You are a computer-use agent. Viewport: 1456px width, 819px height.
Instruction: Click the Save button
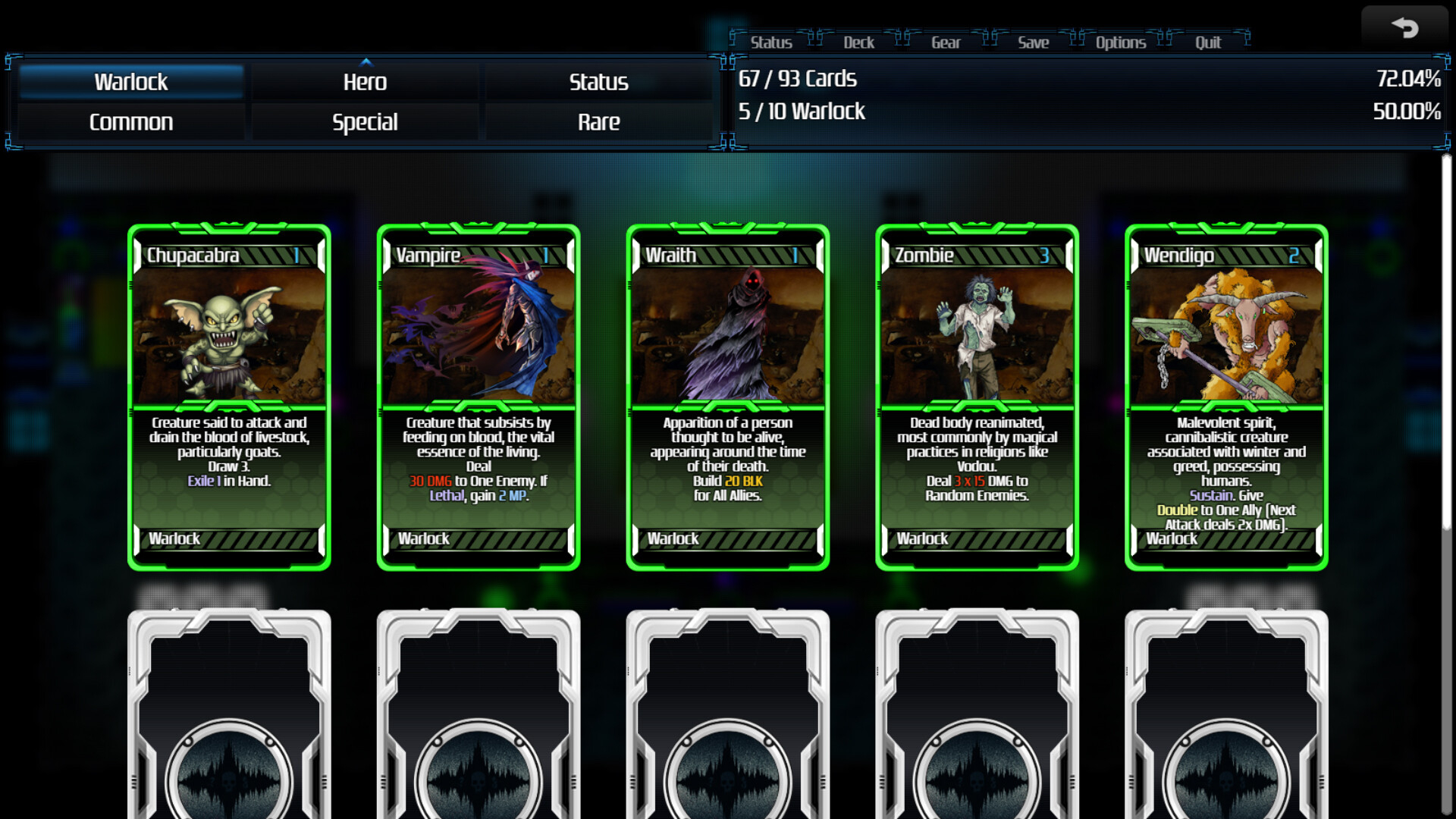(1033, 42)
